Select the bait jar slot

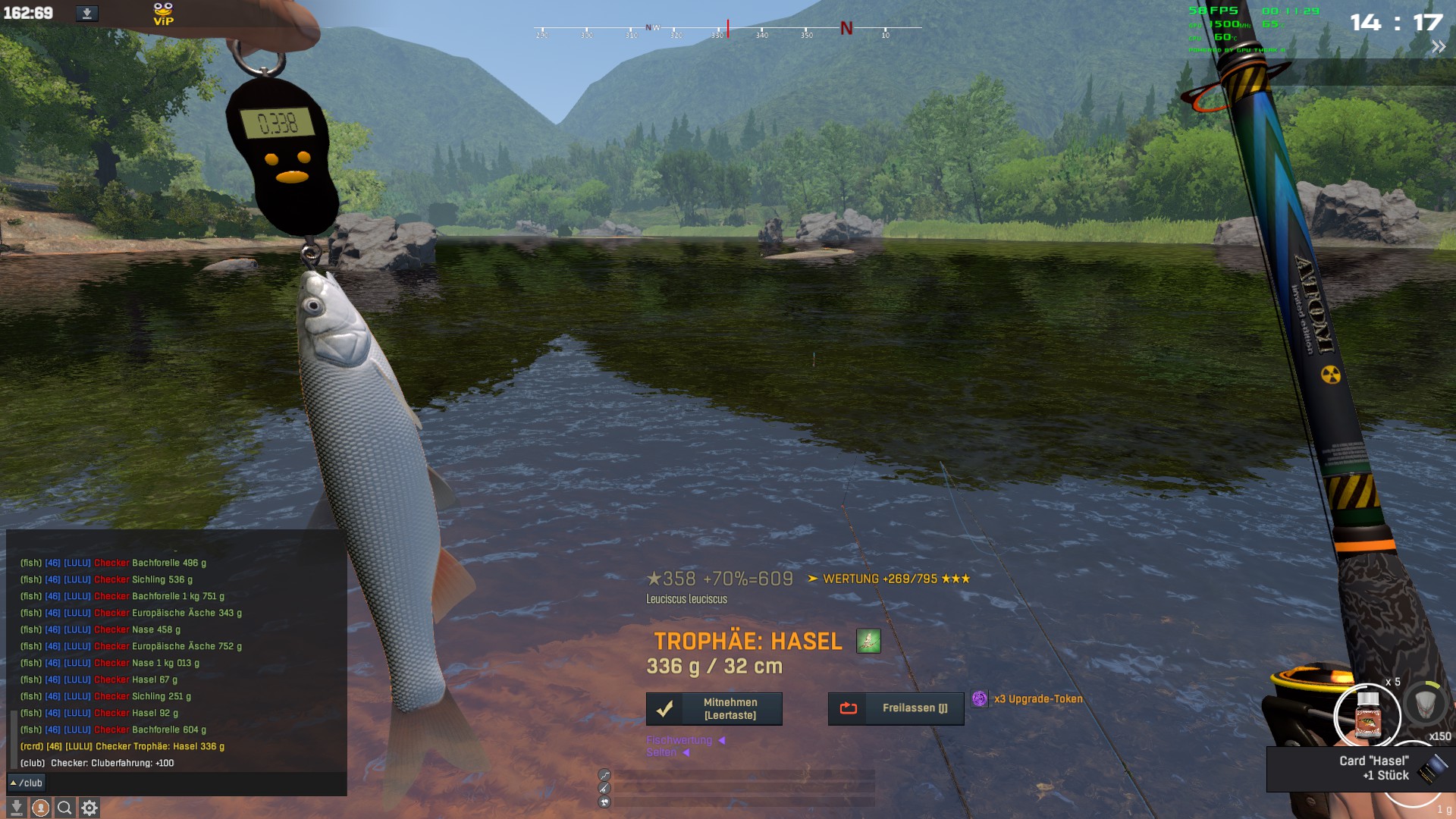[1367, 716]
